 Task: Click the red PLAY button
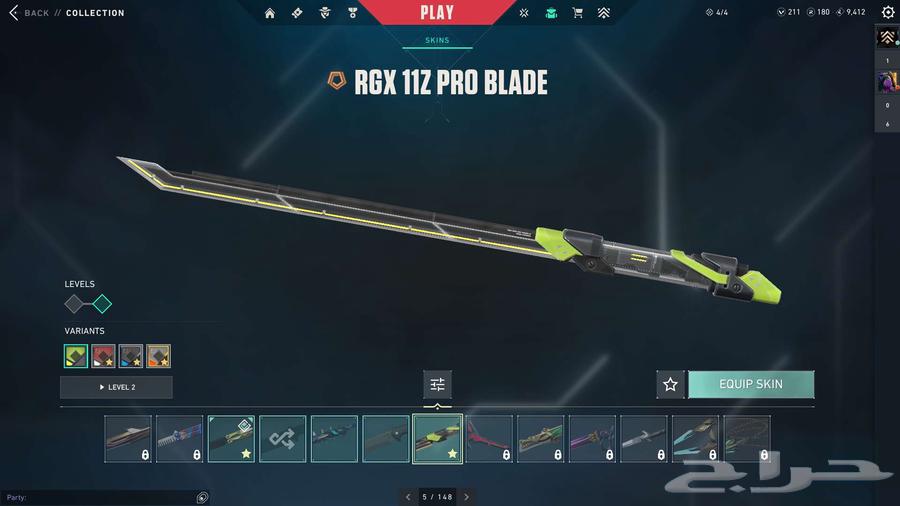point(436,13)
